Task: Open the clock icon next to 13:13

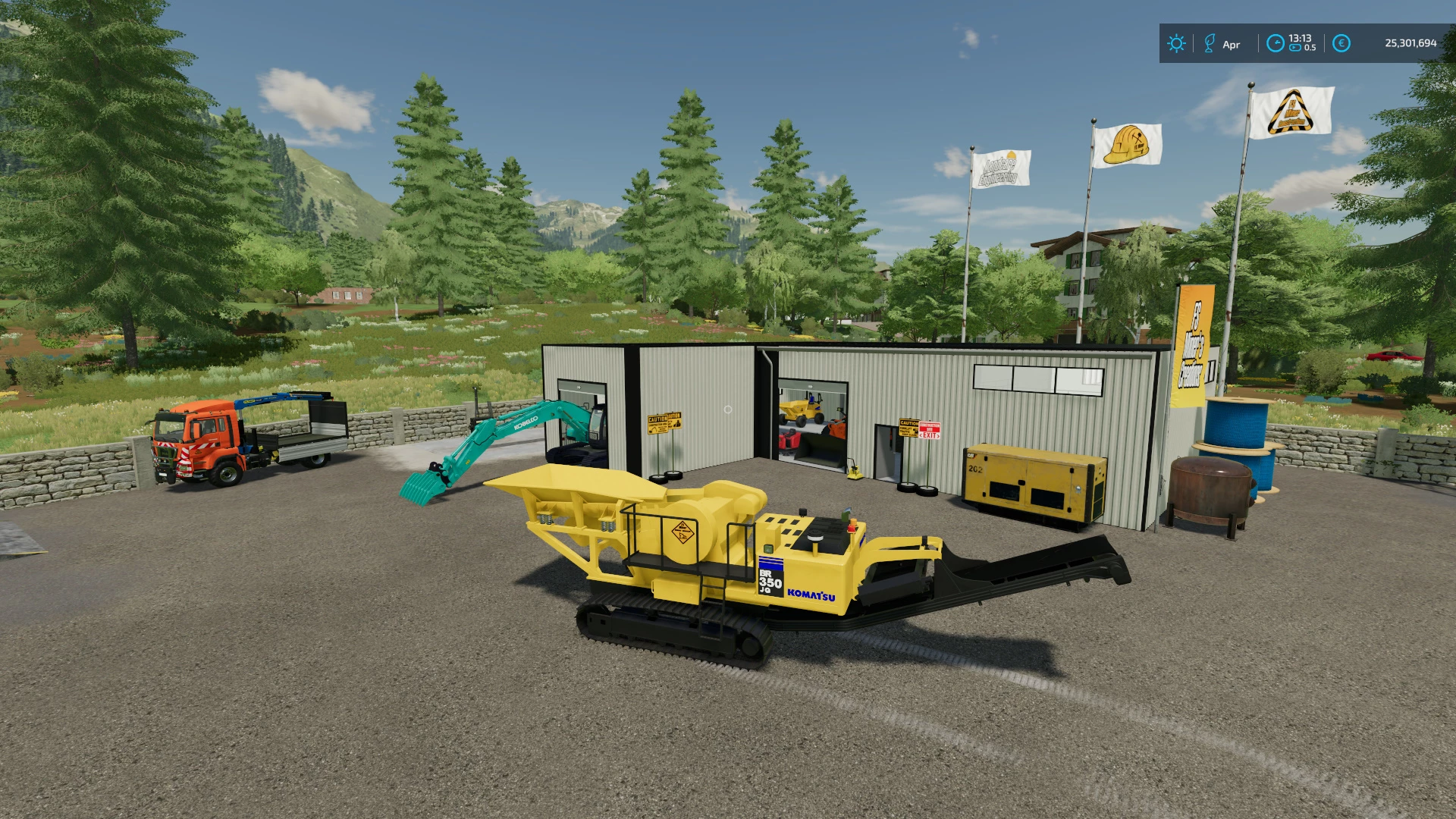Action: (1276, 43)
